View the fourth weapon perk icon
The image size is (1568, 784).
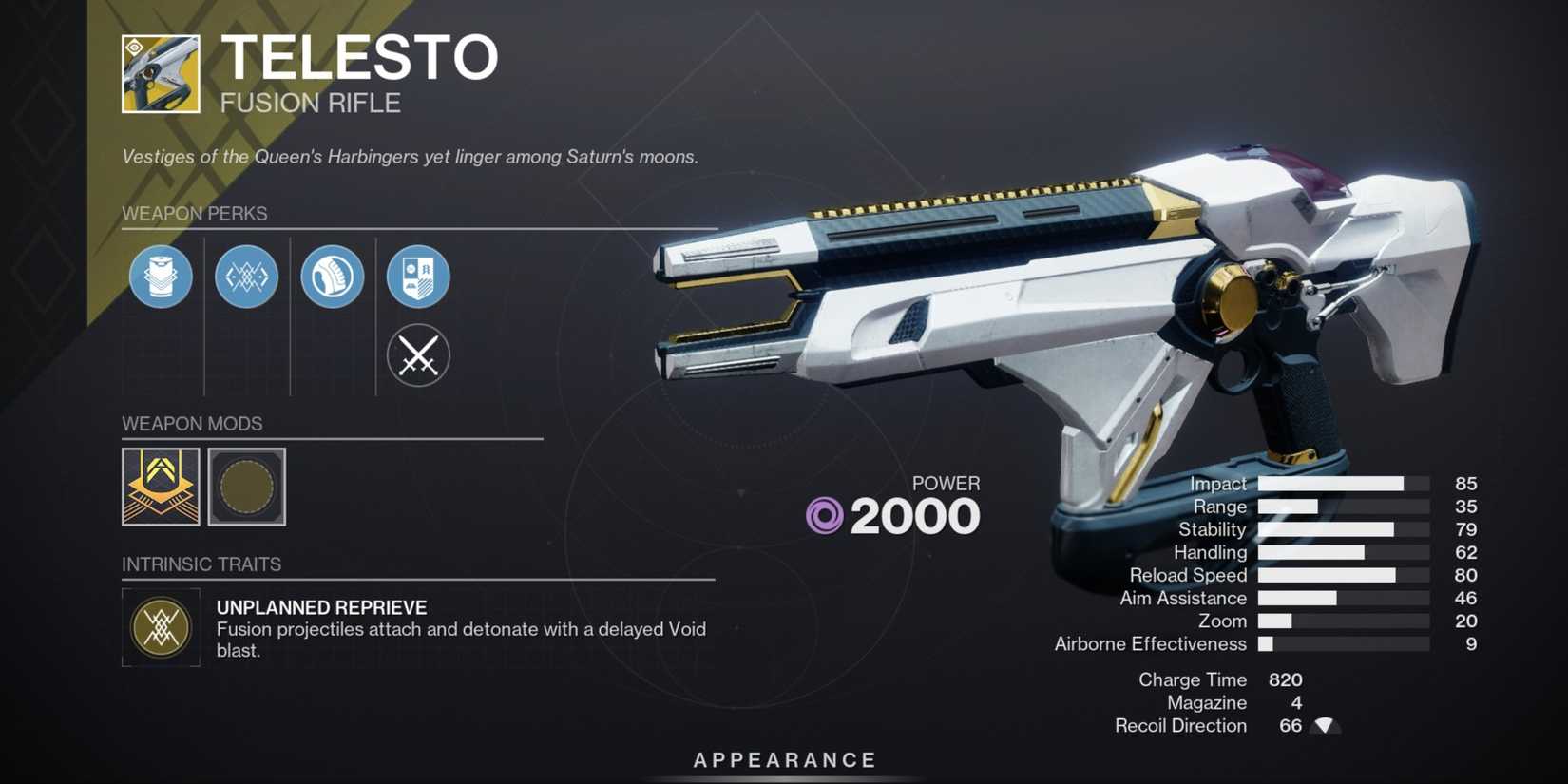pos(417,277)
